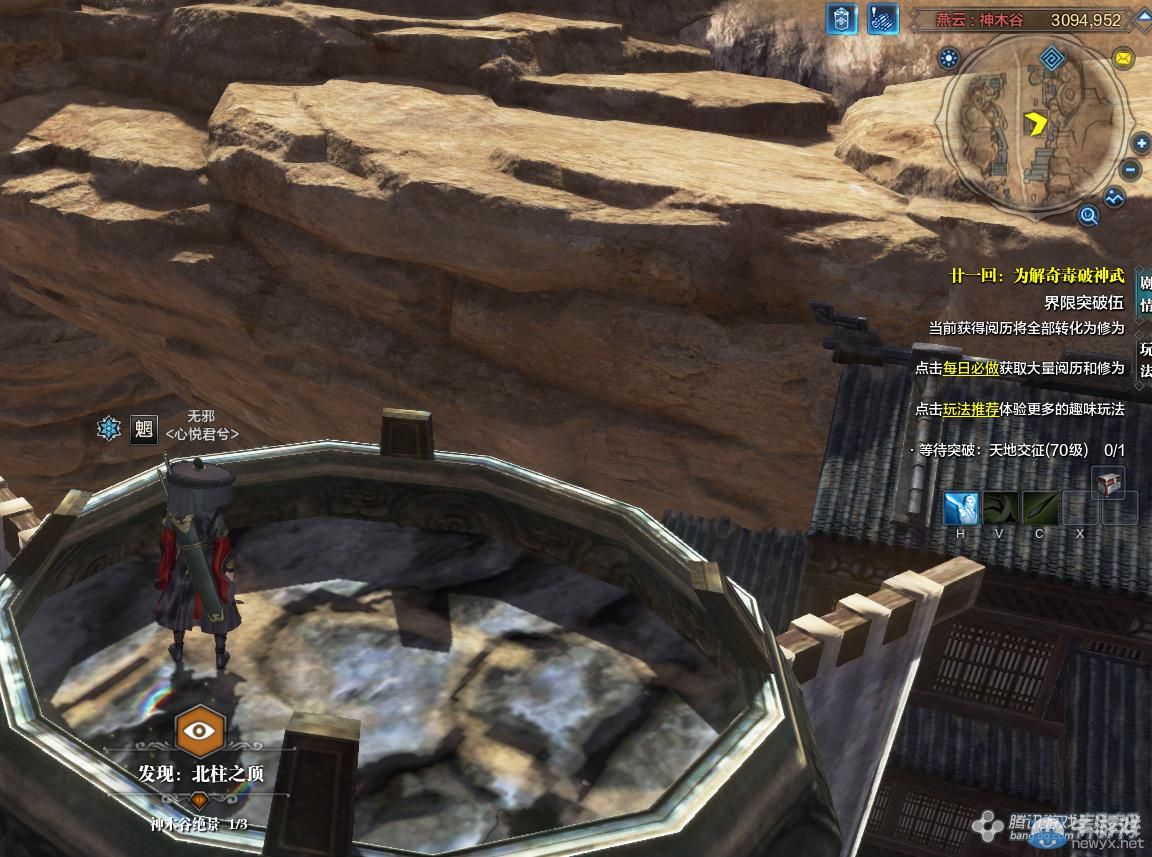Click the orange eye discovery icon
Screen dimensions: 1152x857
tap(200, 730)
